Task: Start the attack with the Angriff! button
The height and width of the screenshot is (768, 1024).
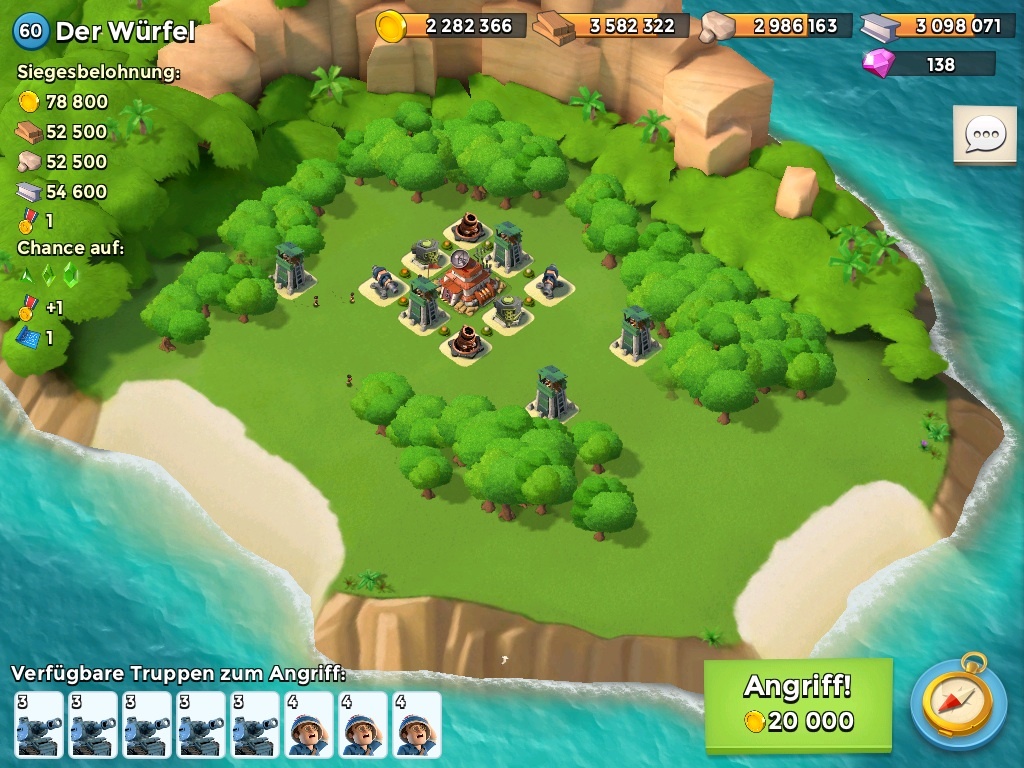Action: coord(797,704)
